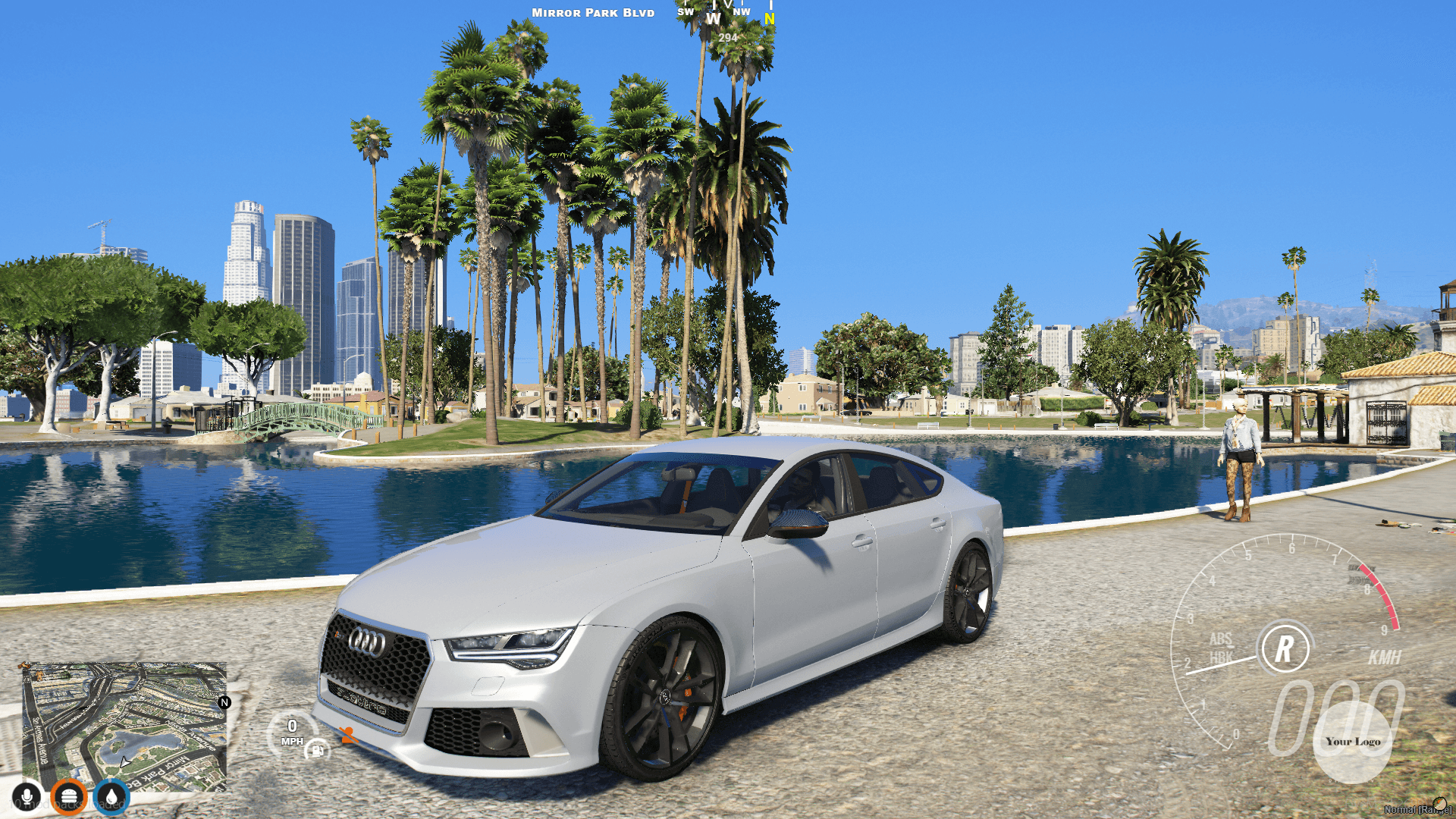Screen dimensions: 1456x819
Task: Click the fuel pump gauge icon
Action: tap(317, 752)
